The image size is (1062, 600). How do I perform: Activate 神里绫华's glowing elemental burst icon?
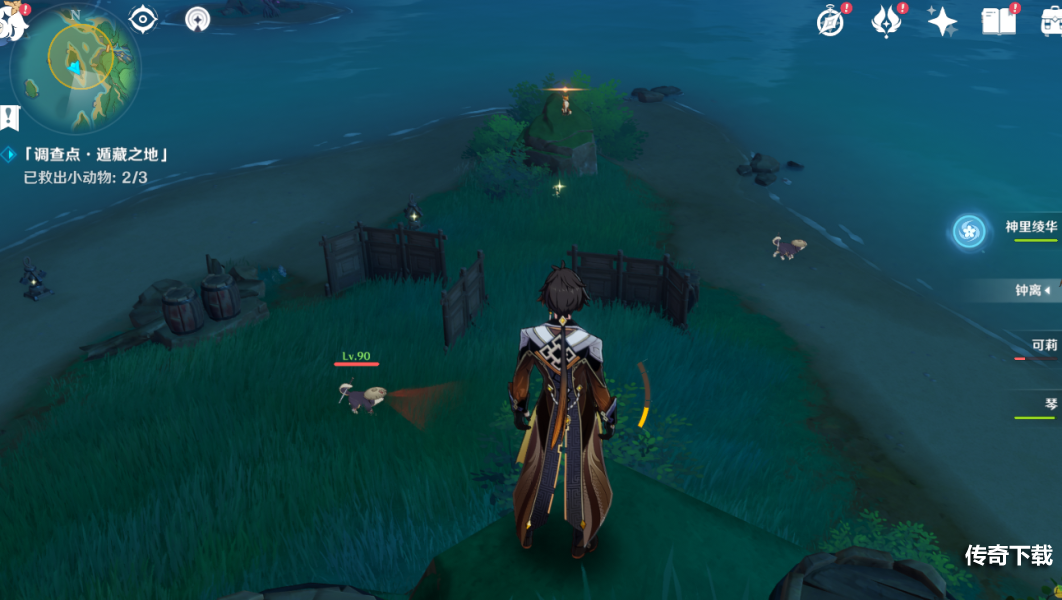[x=968, y=231]
